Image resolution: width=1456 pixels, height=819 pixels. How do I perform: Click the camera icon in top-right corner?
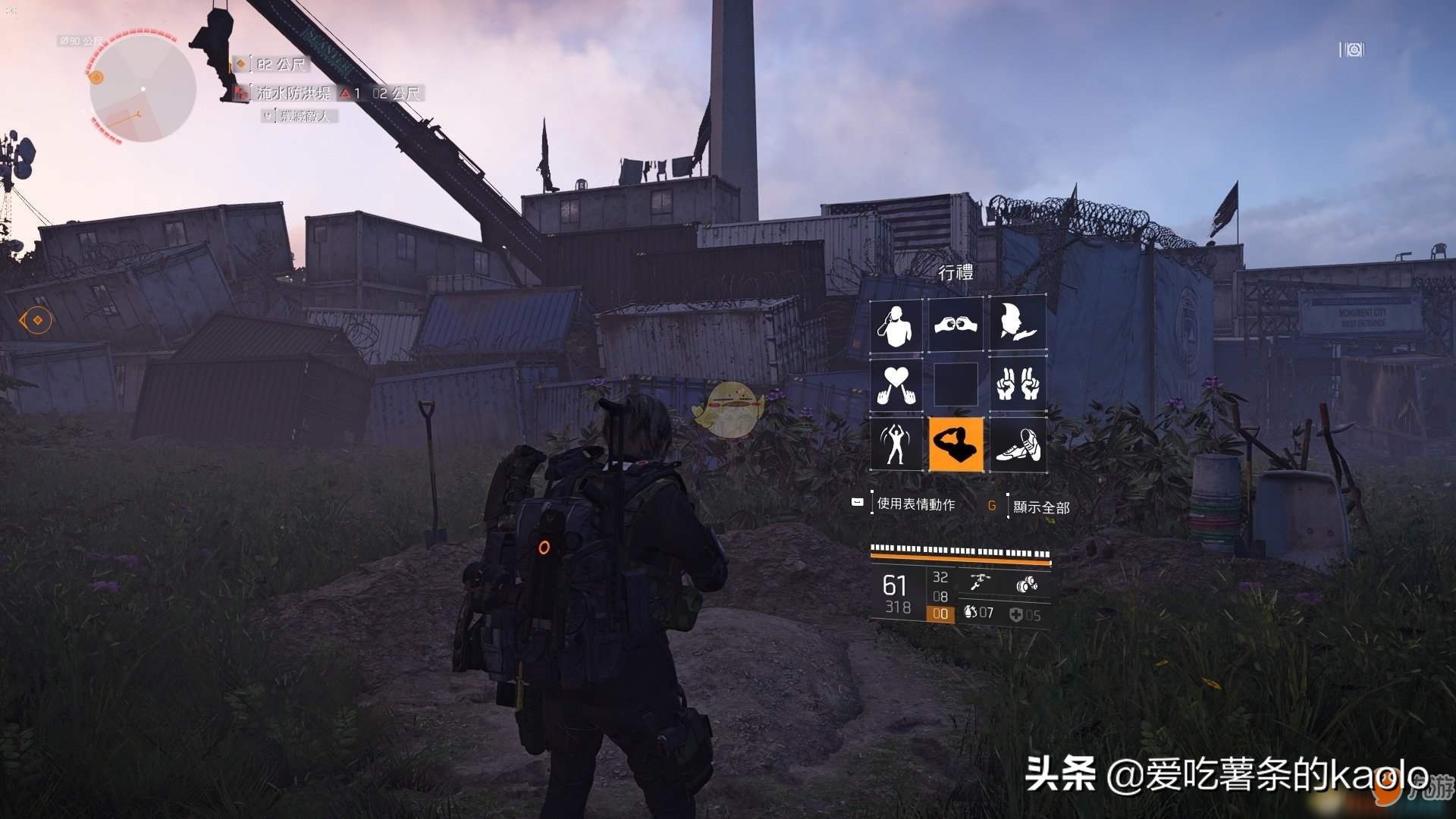click(1352, 50)
